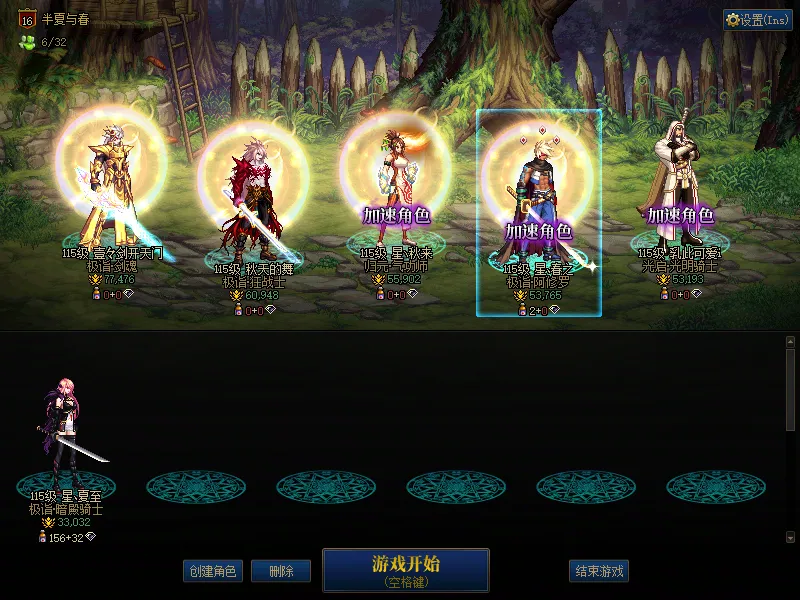The image size is (800, 600).
Task: Select the 极诣·剑魂 character in gold armor
Action: tap(110, 190)
